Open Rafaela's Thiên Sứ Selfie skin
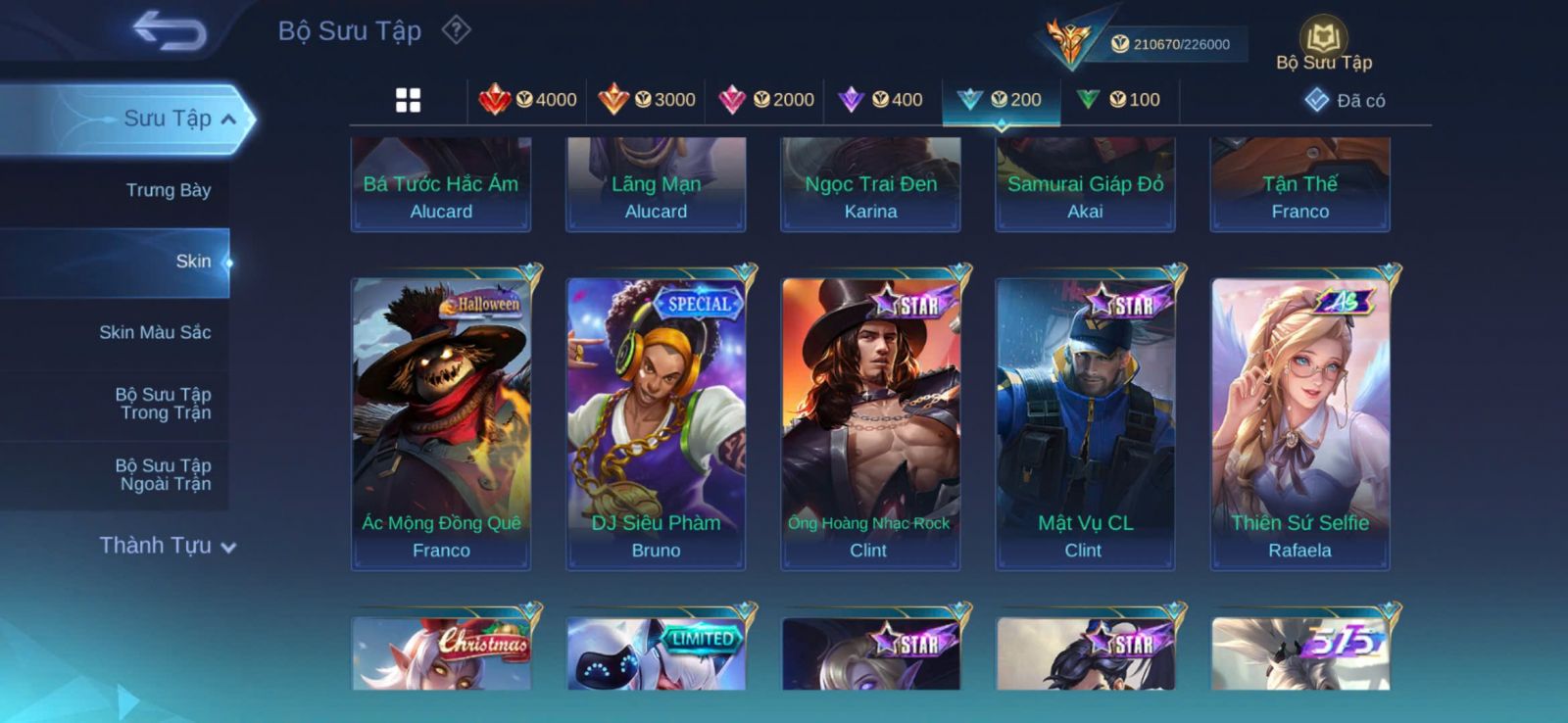The width and height of the screenshot is (1568, 723). pos(1300,422)
